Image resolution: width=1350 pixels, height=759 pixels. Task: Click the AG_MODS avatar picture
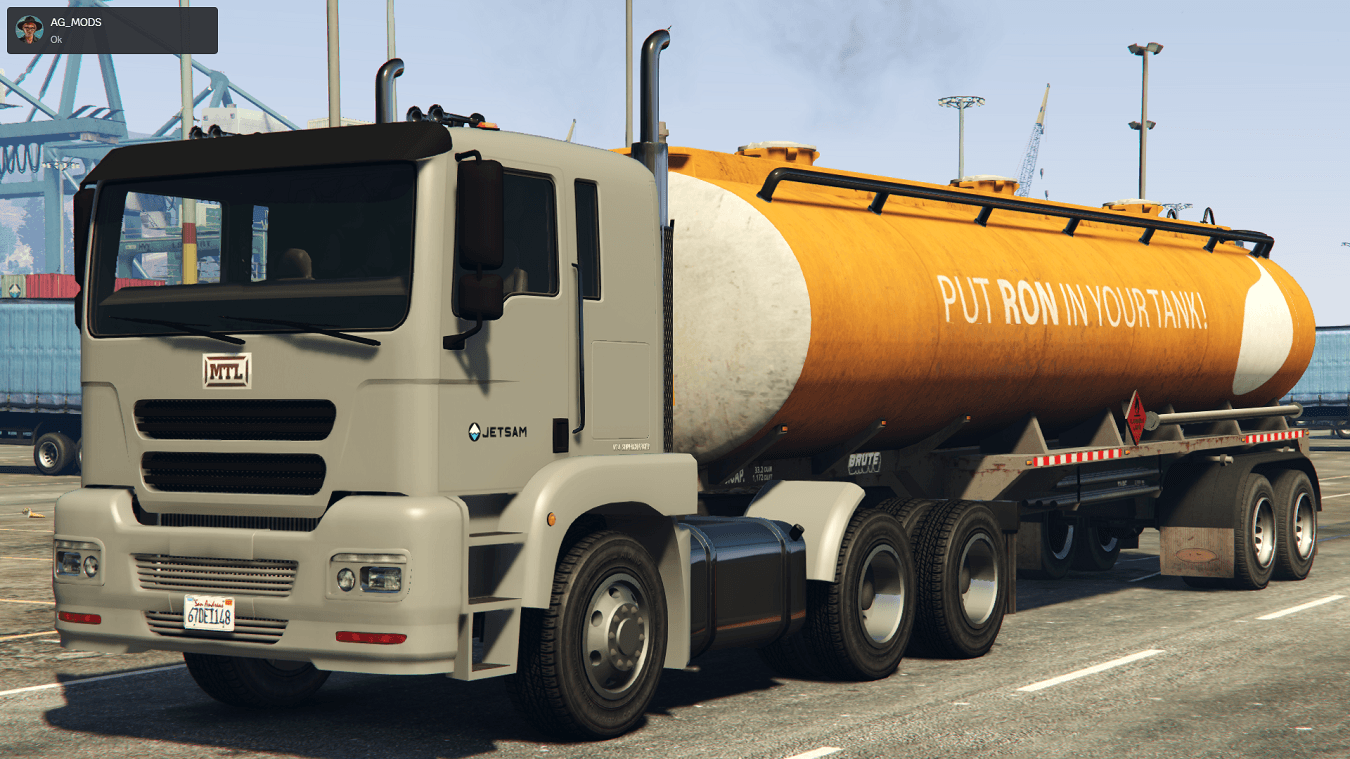[29, 30]
